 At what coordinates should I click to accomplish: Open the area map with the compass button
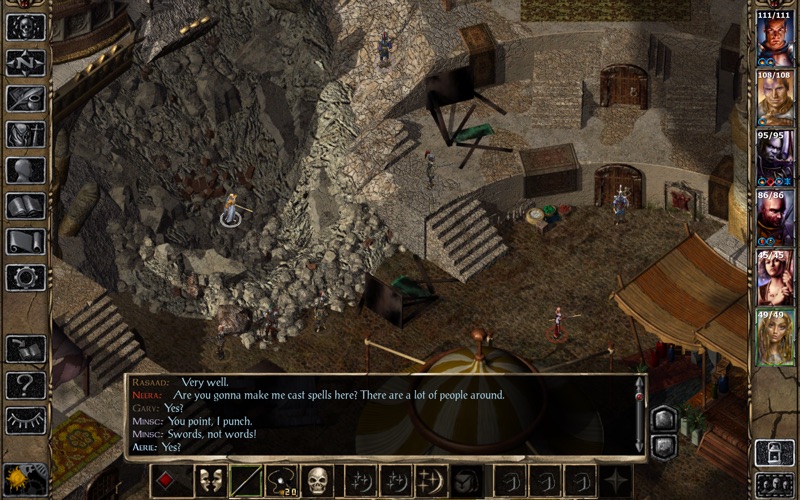[25, 63]
